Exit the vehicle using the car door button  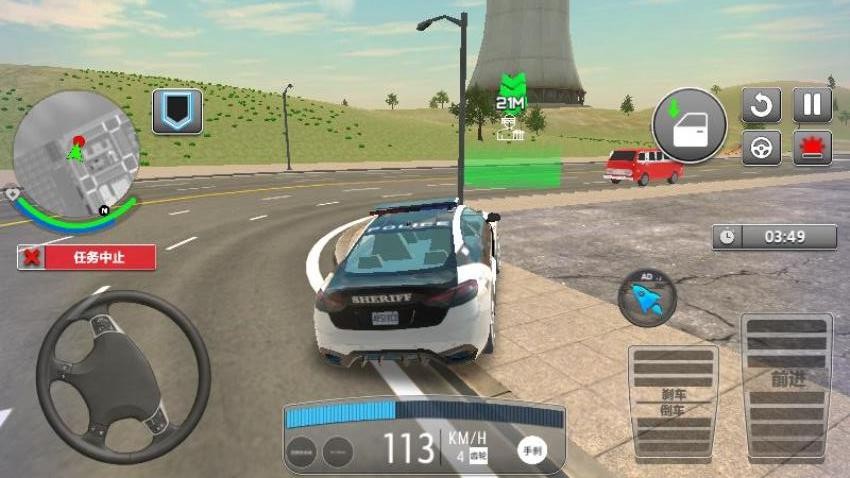[689, 126]
